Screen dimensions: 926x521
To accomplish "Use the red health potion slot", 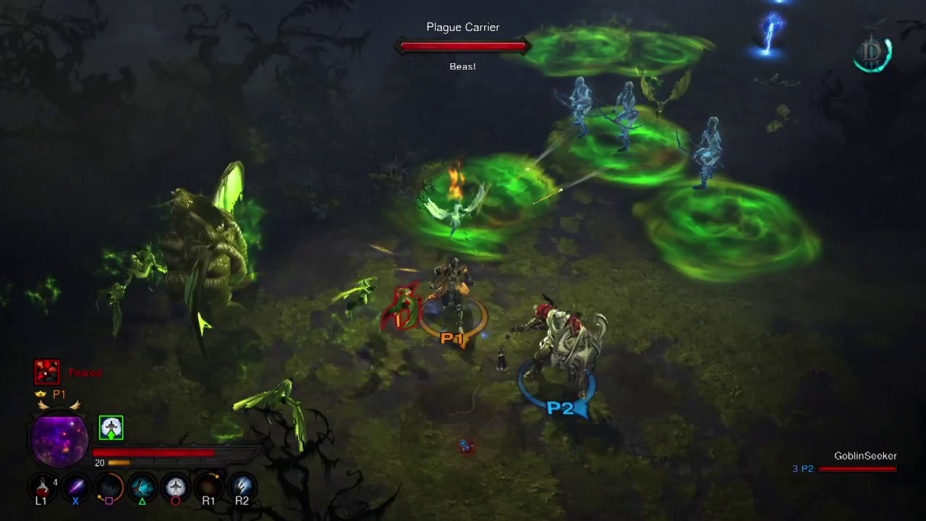I will (41, 488).
